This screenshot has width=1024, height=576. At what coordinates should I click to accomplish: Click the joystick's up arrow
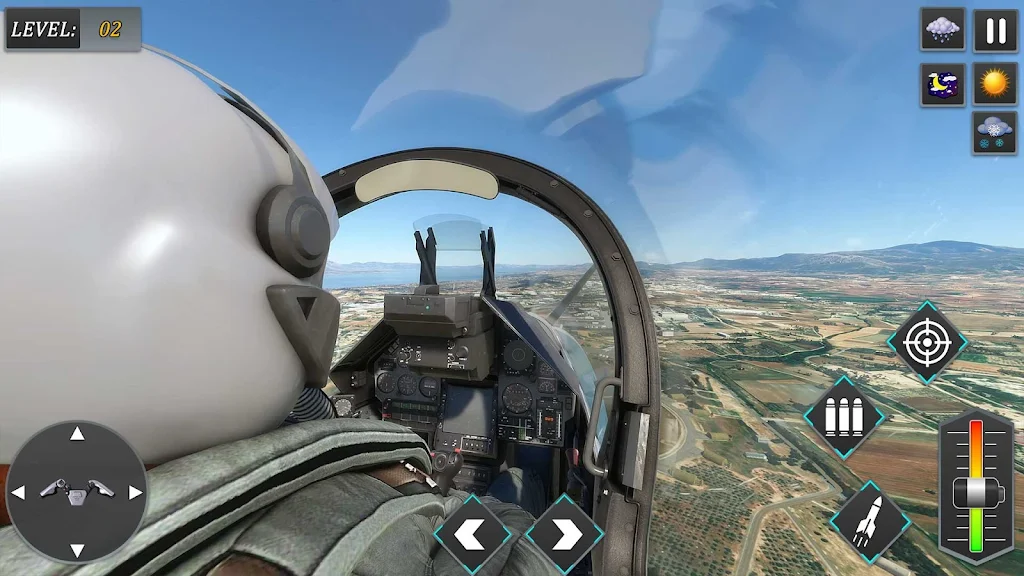[x=77, y=434]
